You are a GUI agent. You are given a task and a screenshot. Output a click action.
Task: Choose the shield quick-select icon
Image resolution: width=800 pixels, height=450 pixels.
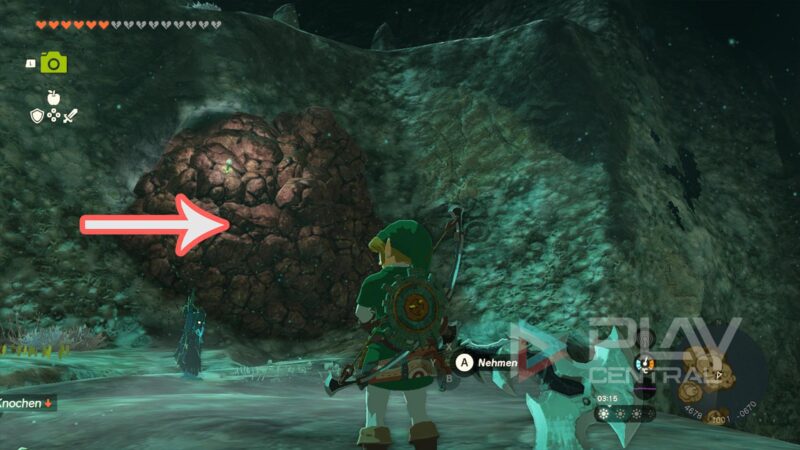pyautogui.click(x=37, y=116)
